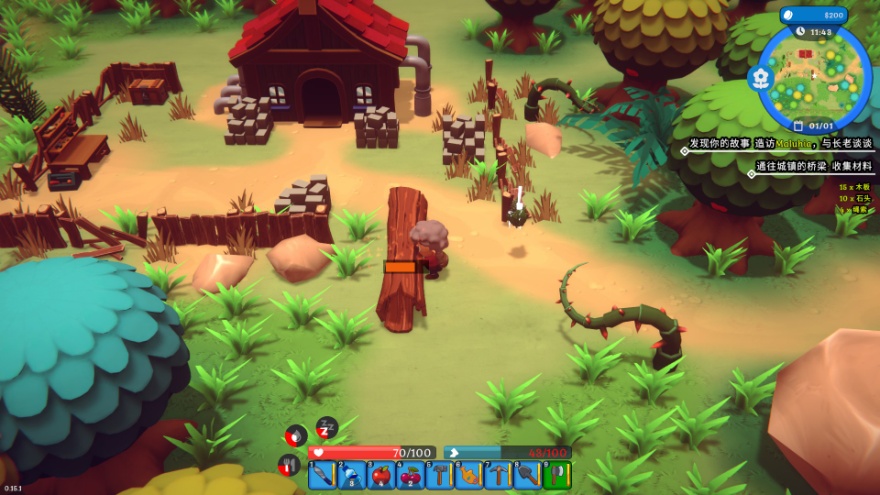The width and height of the screenshot is (880, 495).
Task: Click the highlighted axe hotbar slot
Action: pos(555,476)
